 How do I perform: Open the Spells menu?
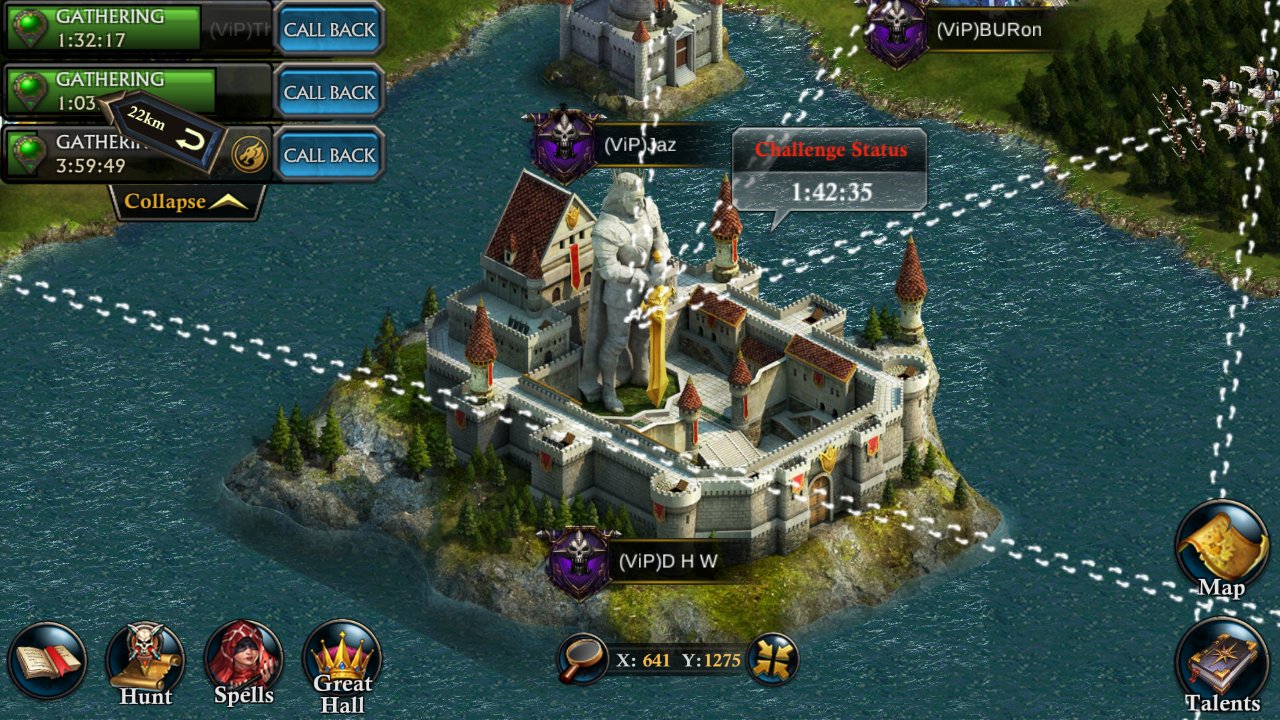click(244, 662)
